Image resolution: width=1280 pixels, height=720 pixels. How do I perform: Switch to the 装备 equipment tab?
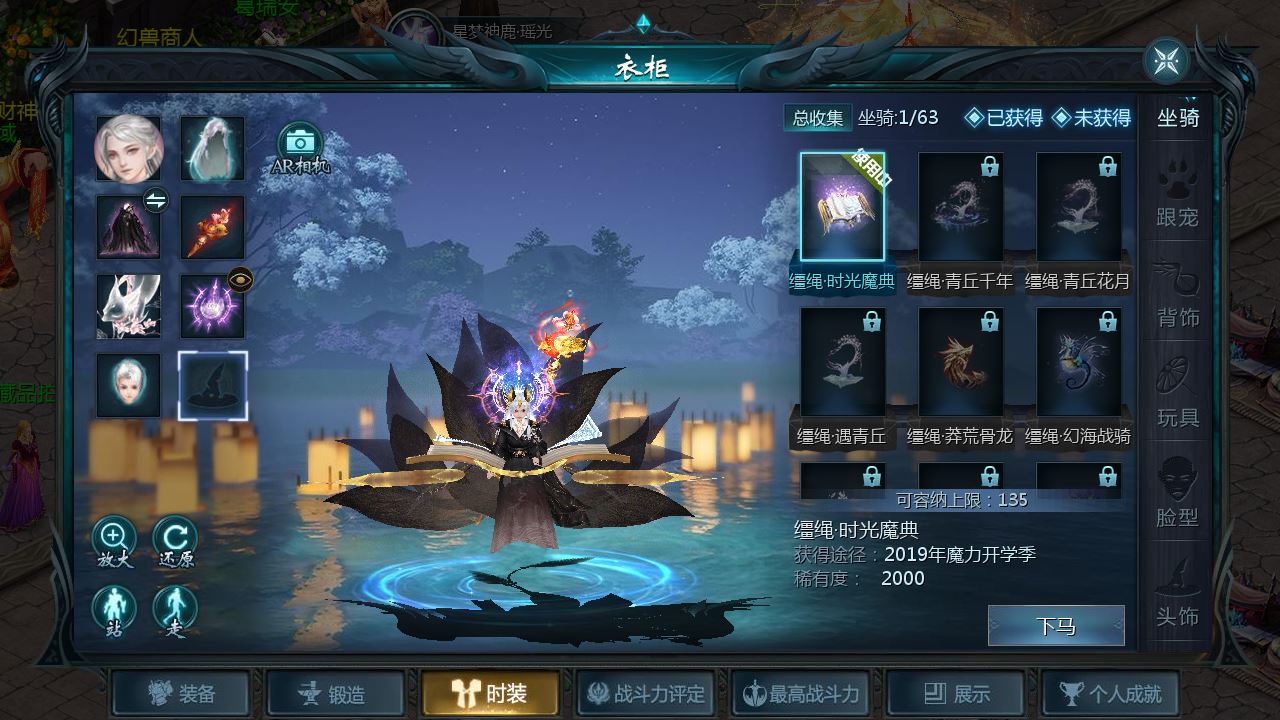181,693
